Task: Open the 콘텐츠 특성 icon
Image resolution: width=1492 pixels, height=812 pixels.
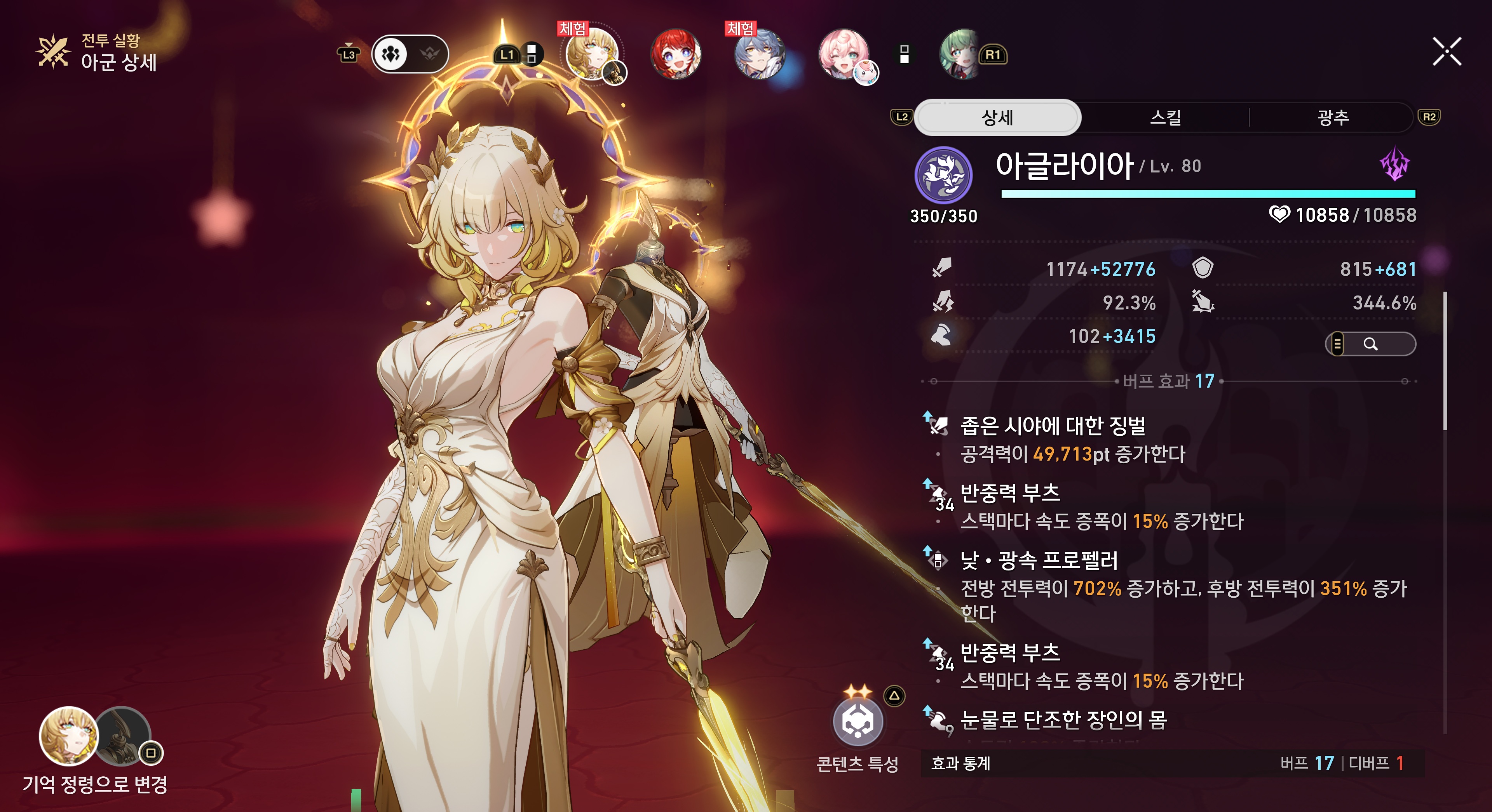Action: pos(858,722)
